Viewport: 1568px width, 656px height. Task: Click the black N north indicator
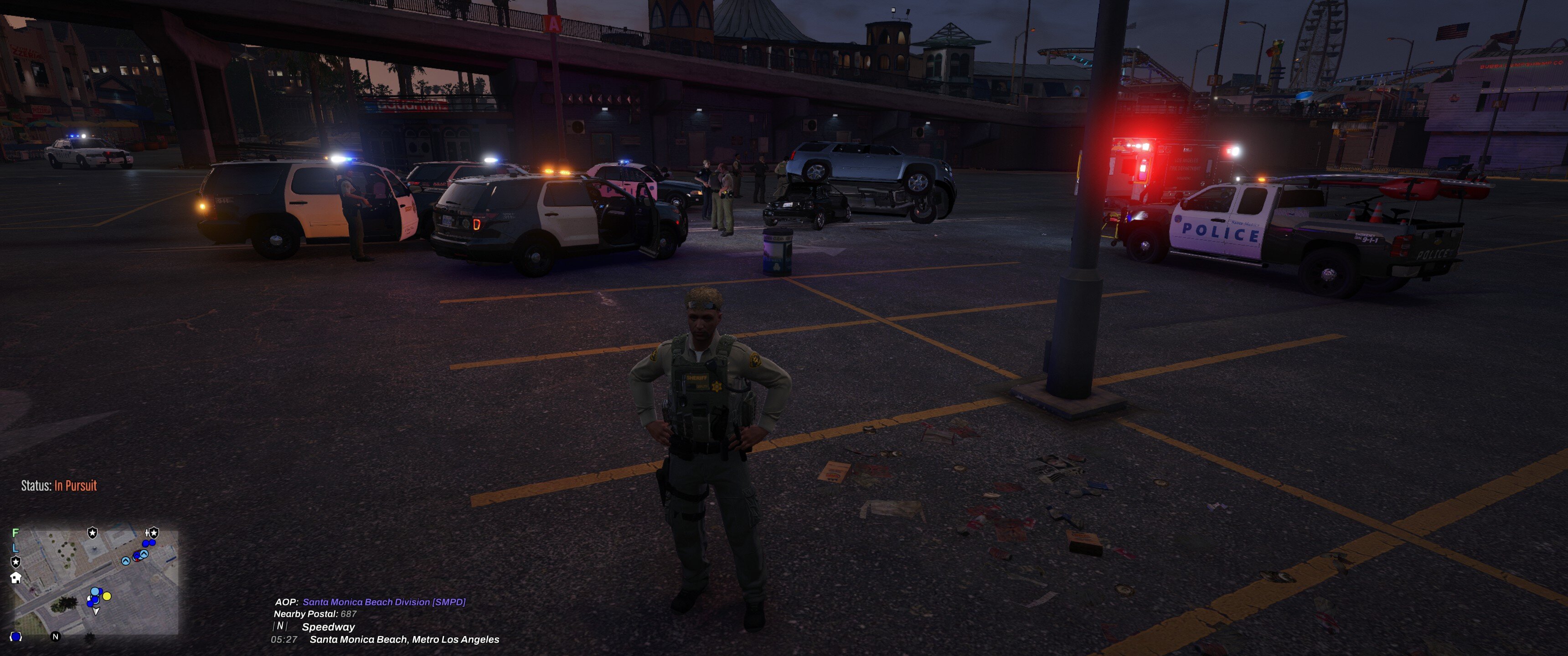tap(56, 636)
